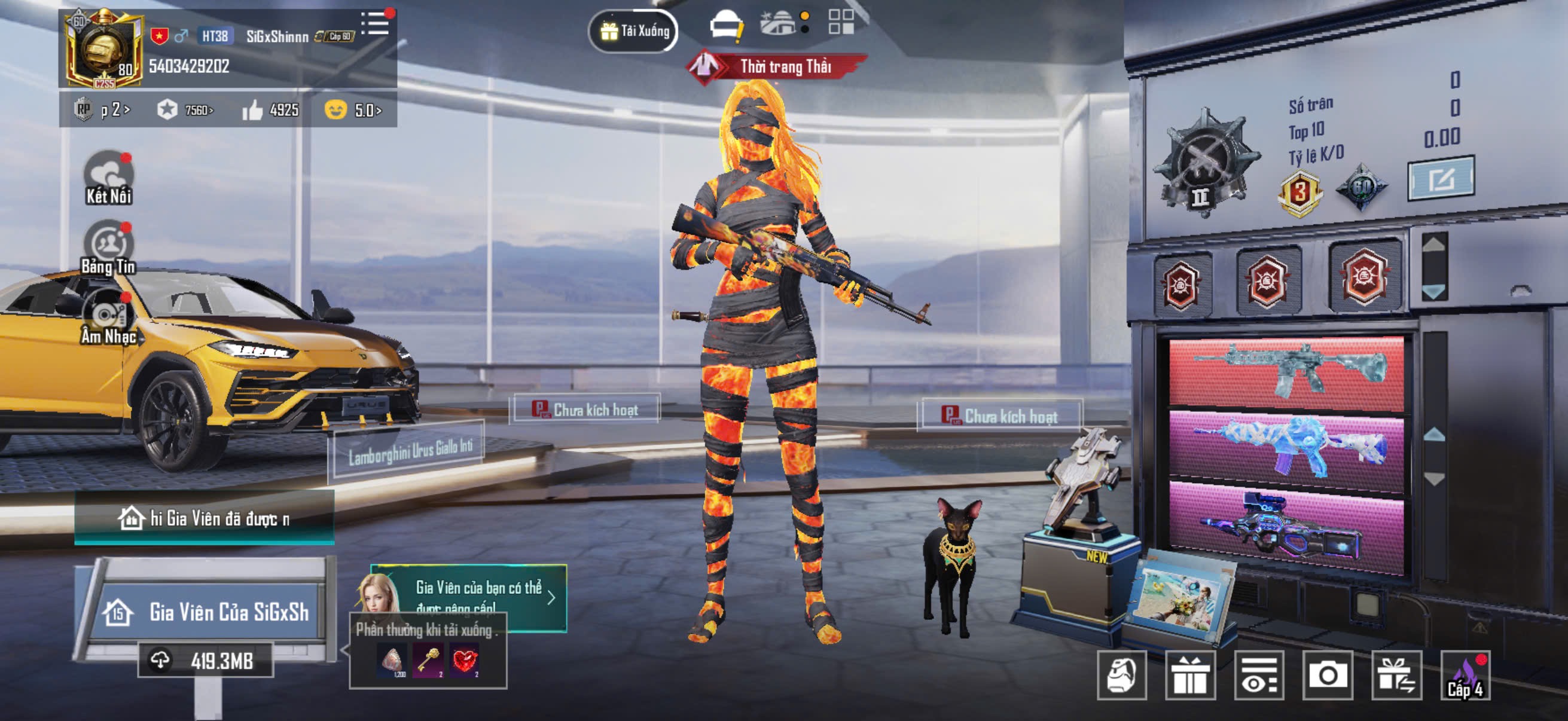Open the character head icon in bottom toolbar
Screen dimensions: 1568x721
pos(1122,675)
